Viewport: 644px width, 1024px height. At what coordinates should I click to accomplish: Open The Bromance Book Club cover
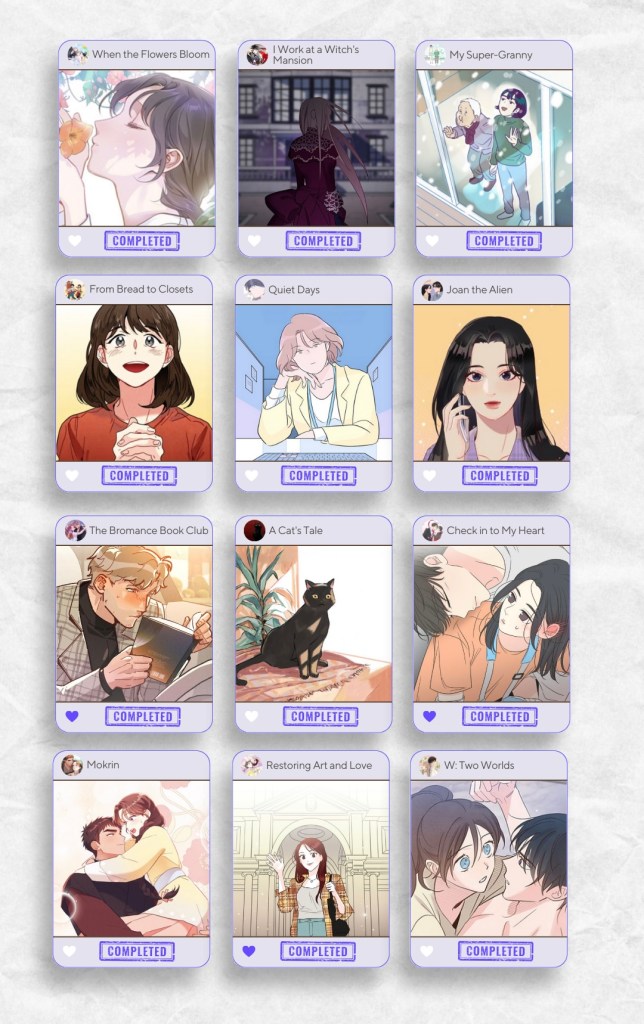point(134,623)
